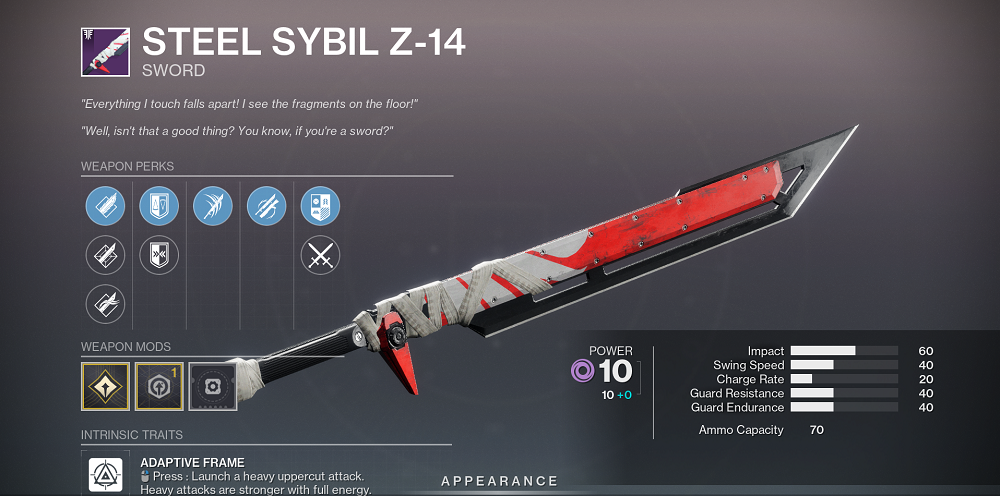Inspect the spinning blade trait perk
This screenshot has width=1000, height=496.
point(267,207)
